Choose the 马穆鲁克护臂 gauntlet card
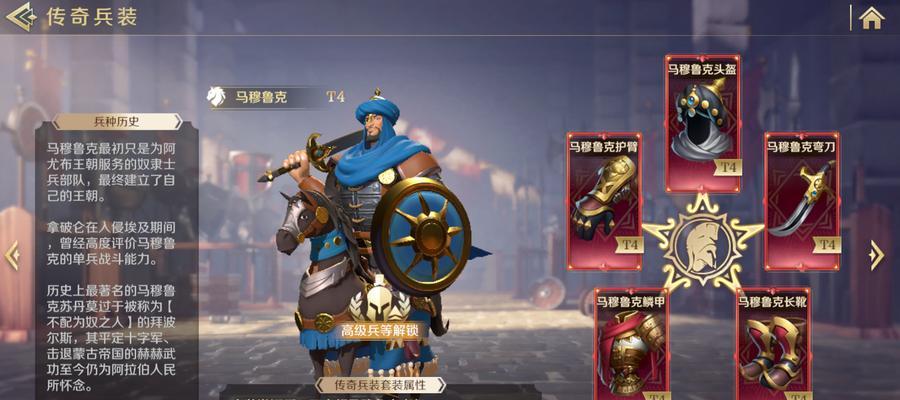This screenshot has height=400, width=900. (604, 201)
